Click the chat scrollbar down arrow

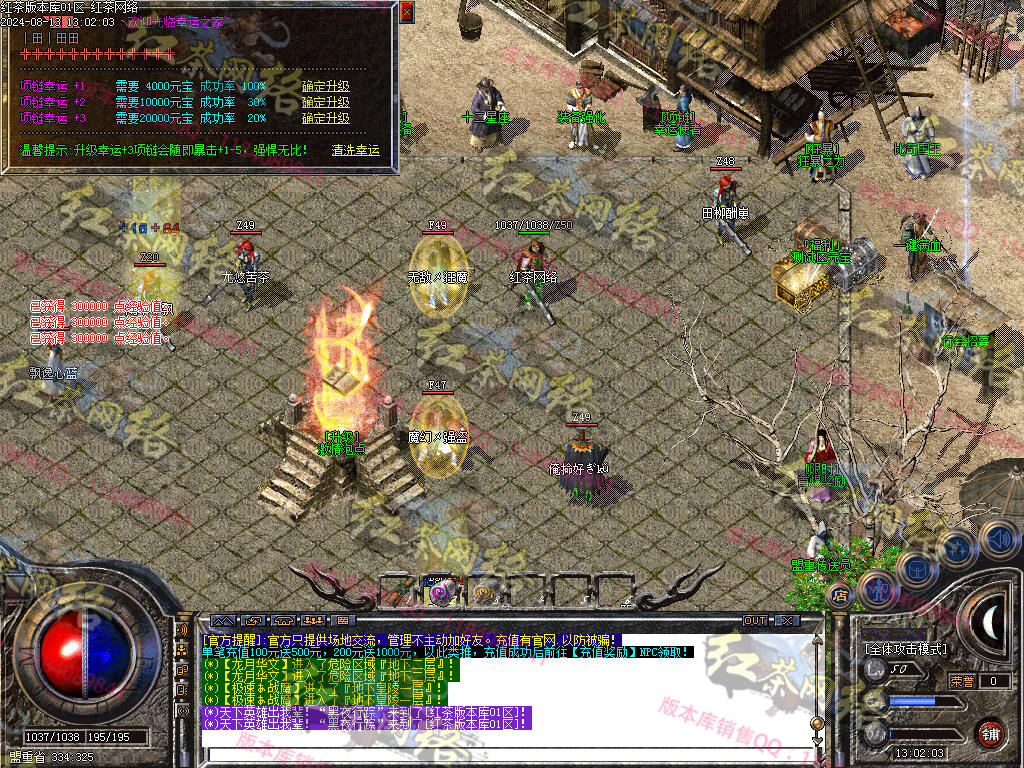817,741
